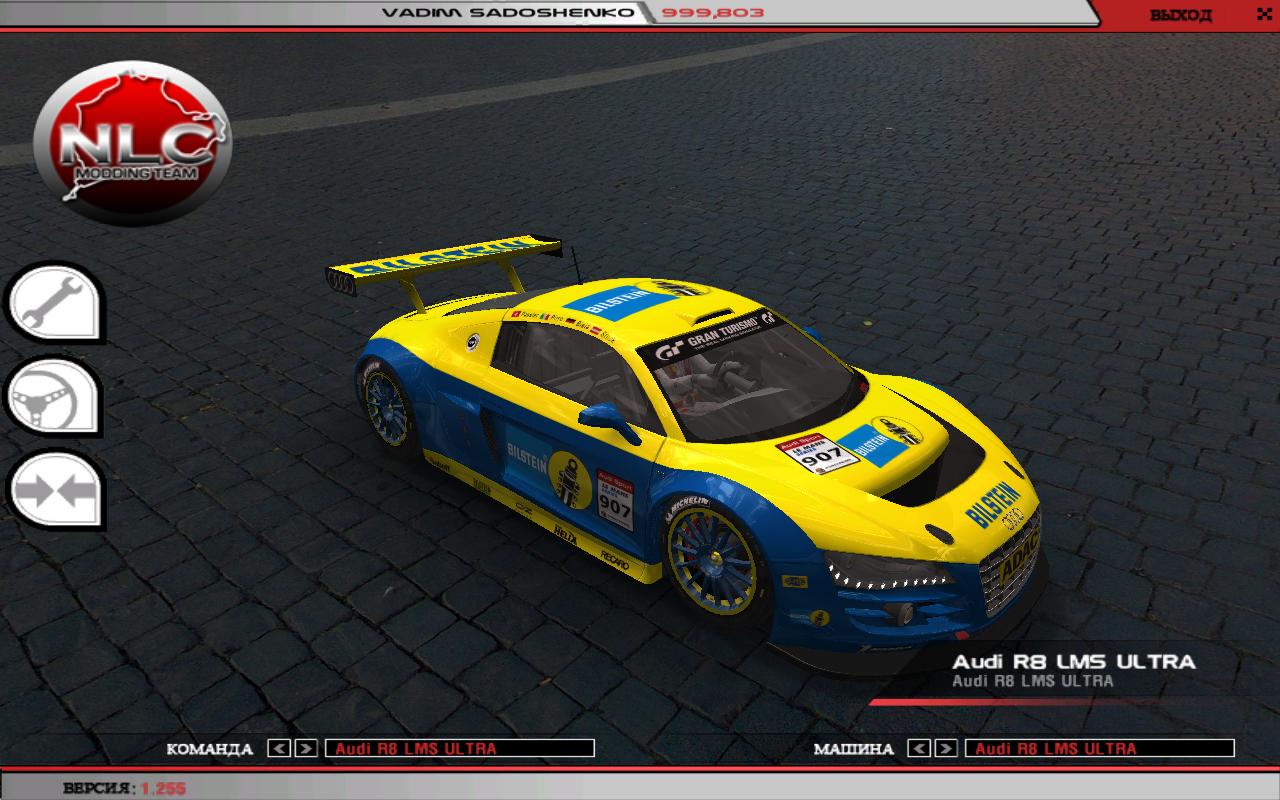The image size is (1280, 800).
Task: Choose next team with КОМАНДА right arrow
Action: pyautogui.click(x=306, y=748)
